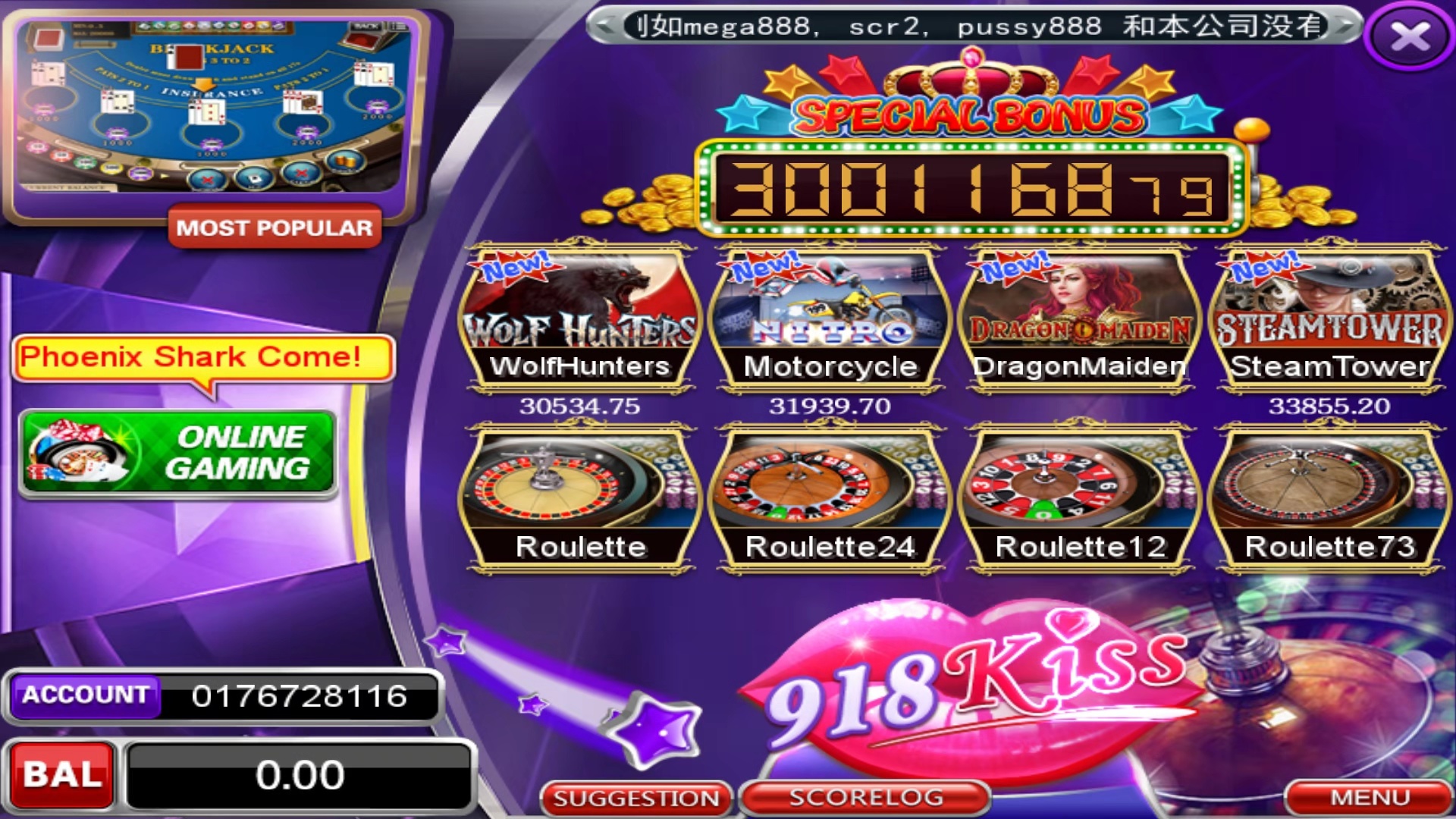Open the WolfHunters slot game
The image size is (1456, 819).
[x=580, y=318]
